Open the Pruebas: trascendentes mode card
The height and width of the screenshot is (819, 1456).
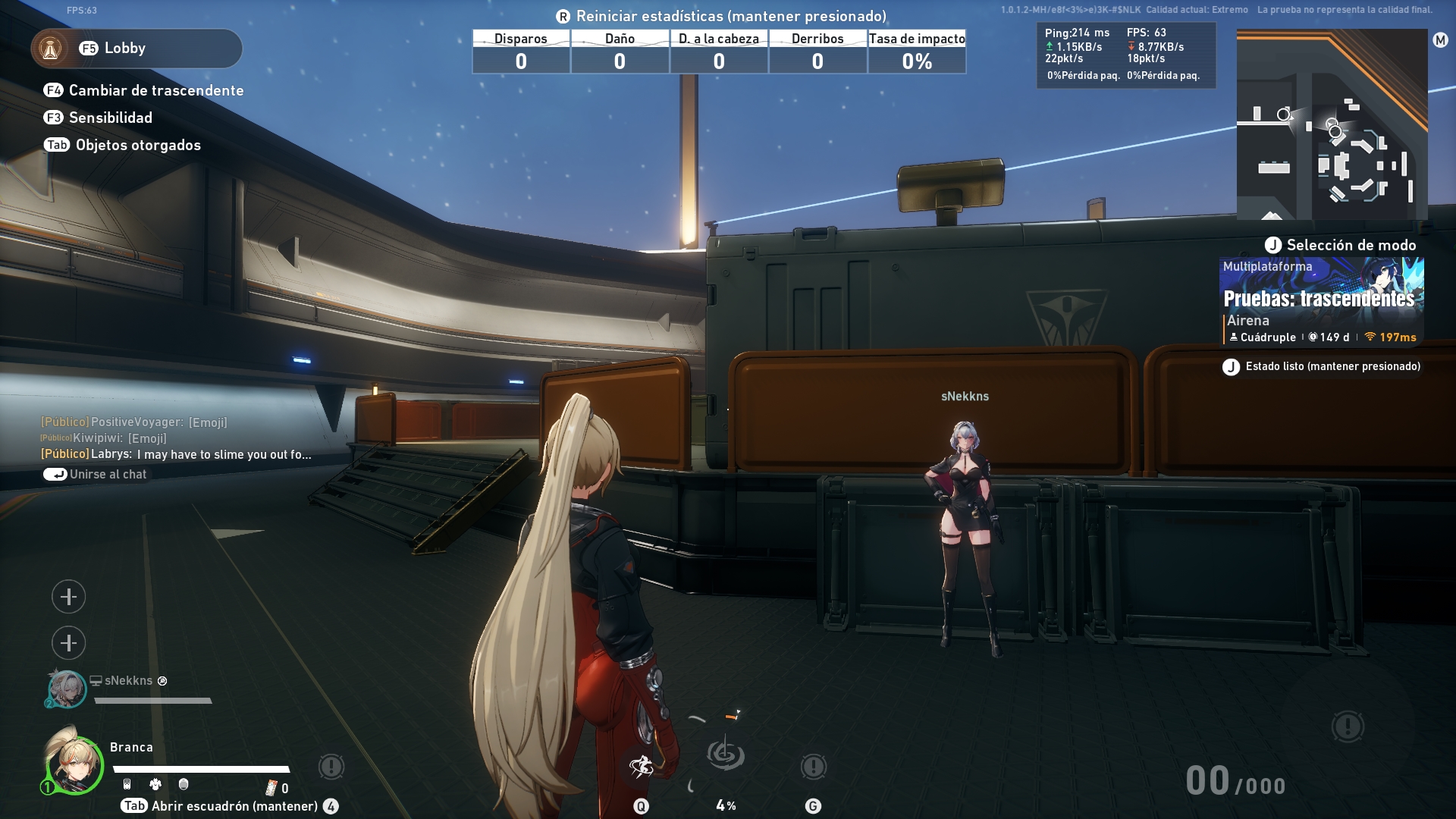pyautogui.click(x=1321, y=301)
